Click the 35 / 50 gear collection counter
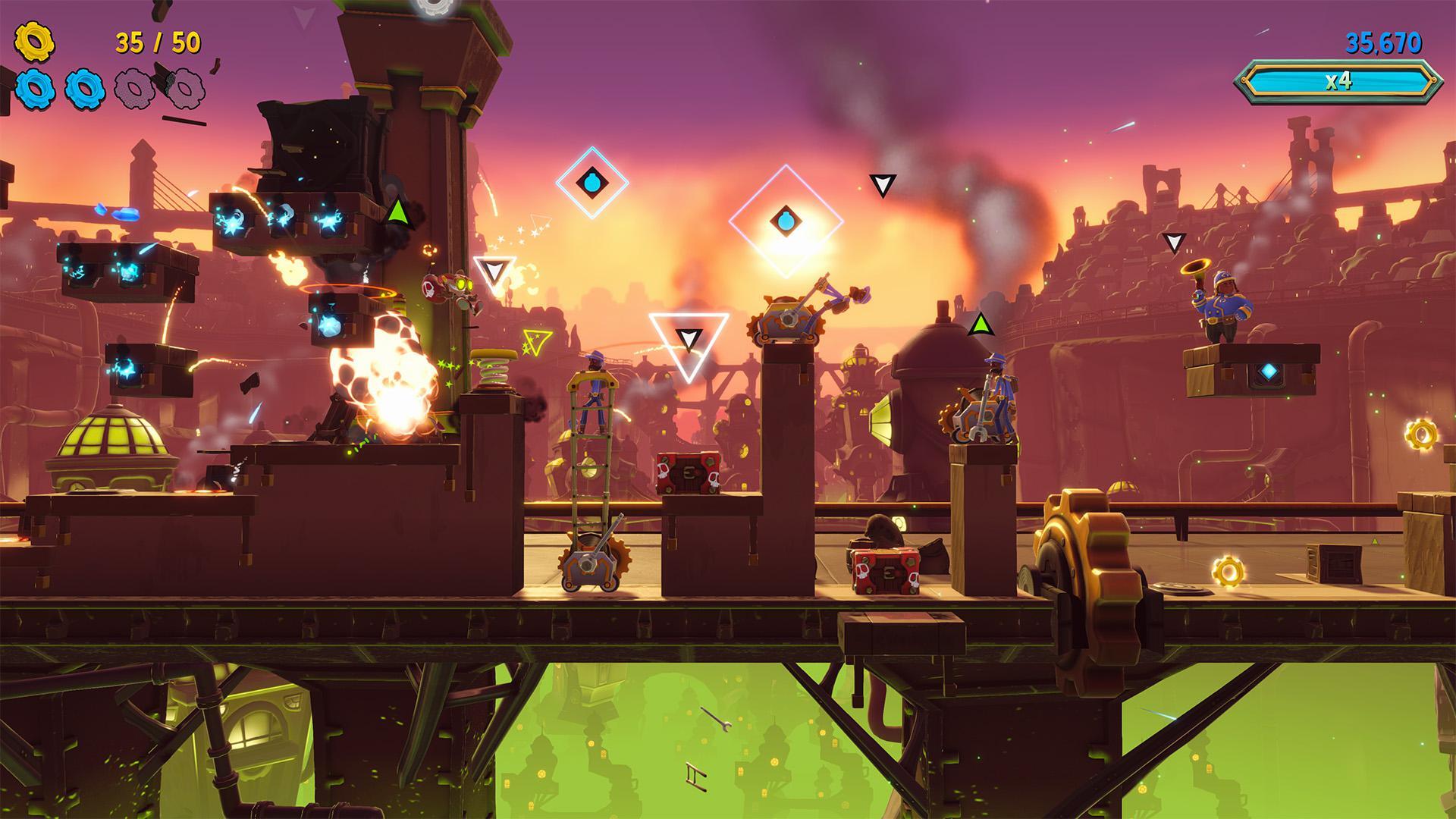 [x=157, y=43]
